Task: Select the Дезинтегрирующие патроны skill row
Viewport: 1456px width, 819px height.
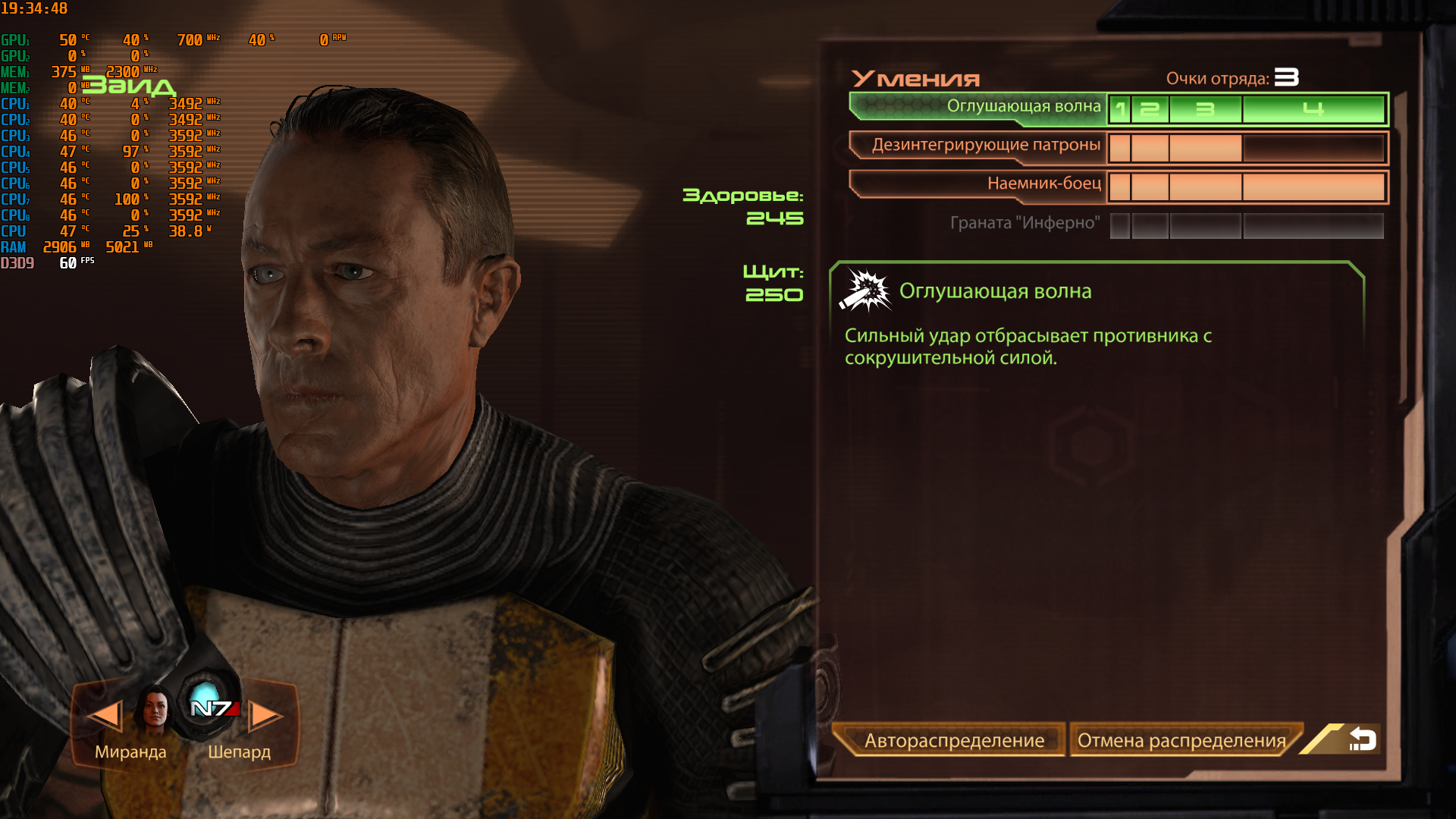Action: pyautogui.click(x=978, y=146)
